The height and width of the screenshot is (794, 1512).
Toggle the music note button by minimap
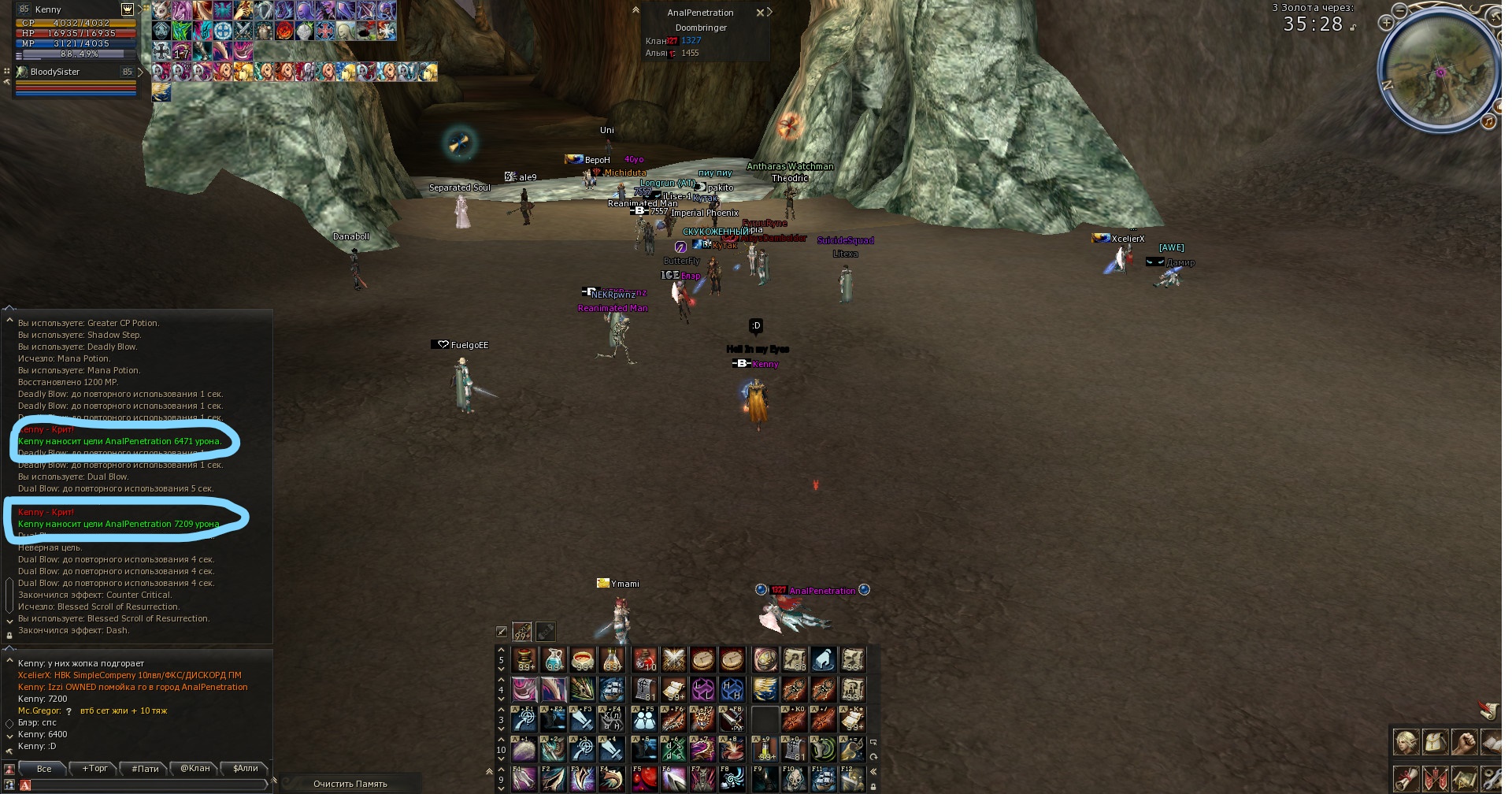click(1488, 121)
